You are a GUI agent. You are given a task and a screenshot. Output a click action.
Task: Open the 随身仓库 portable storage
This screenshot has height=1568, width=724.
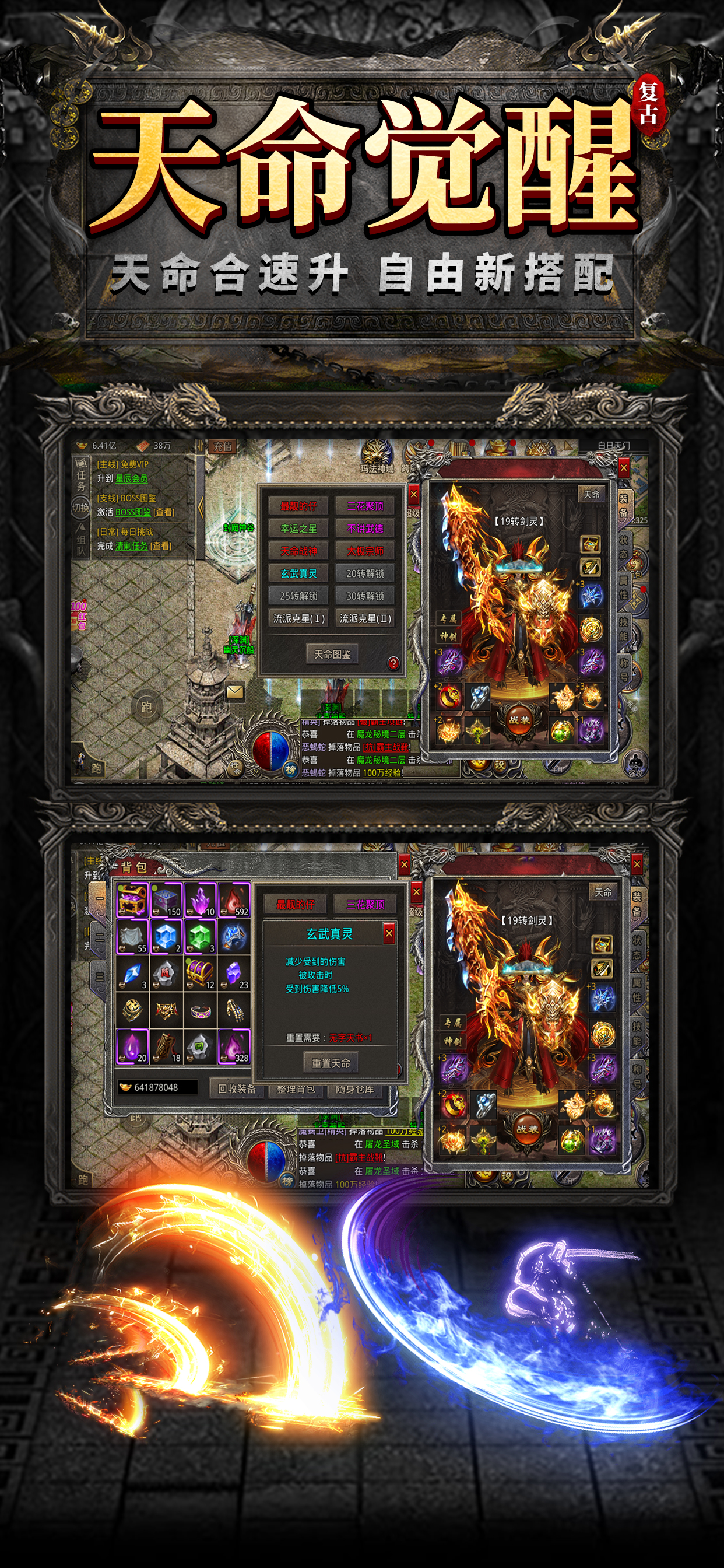pyautogui.click(x=354, y=1089)
